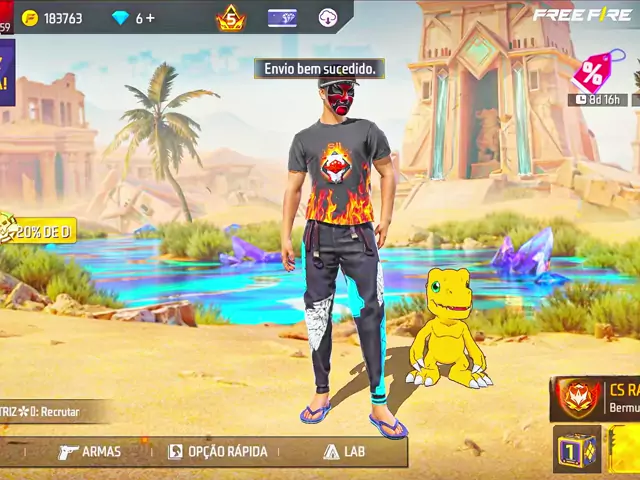Click the yellow start button
640x480 pixels.
[x=626, y=449]
